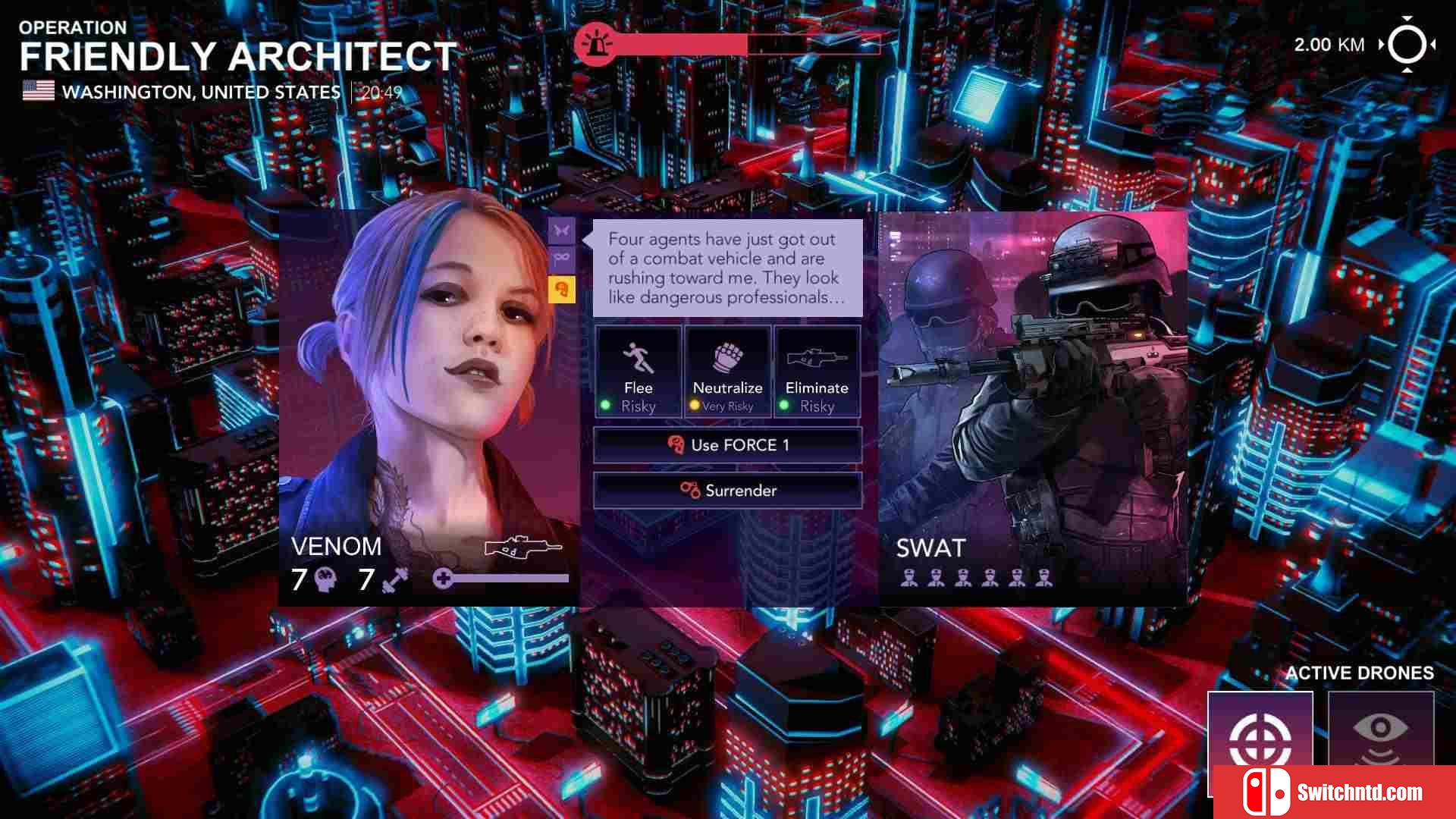The height and width of the screenshot is (819, 1456).
Task: Open the Switchntd.com watermark link
Action: [x=1334, y=792]
